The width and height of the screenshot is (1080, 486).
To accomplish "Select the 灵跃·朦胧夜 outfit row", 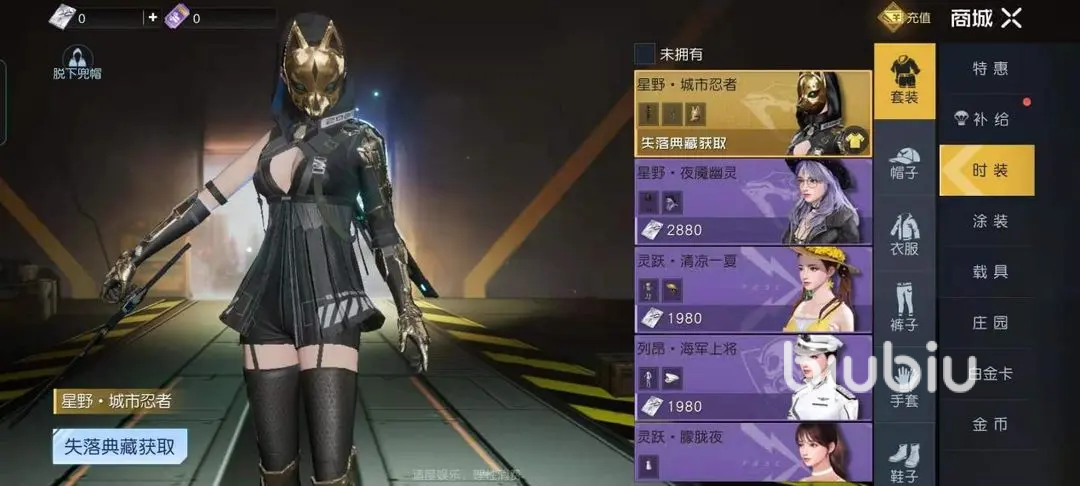I will (x=752, y=452).
